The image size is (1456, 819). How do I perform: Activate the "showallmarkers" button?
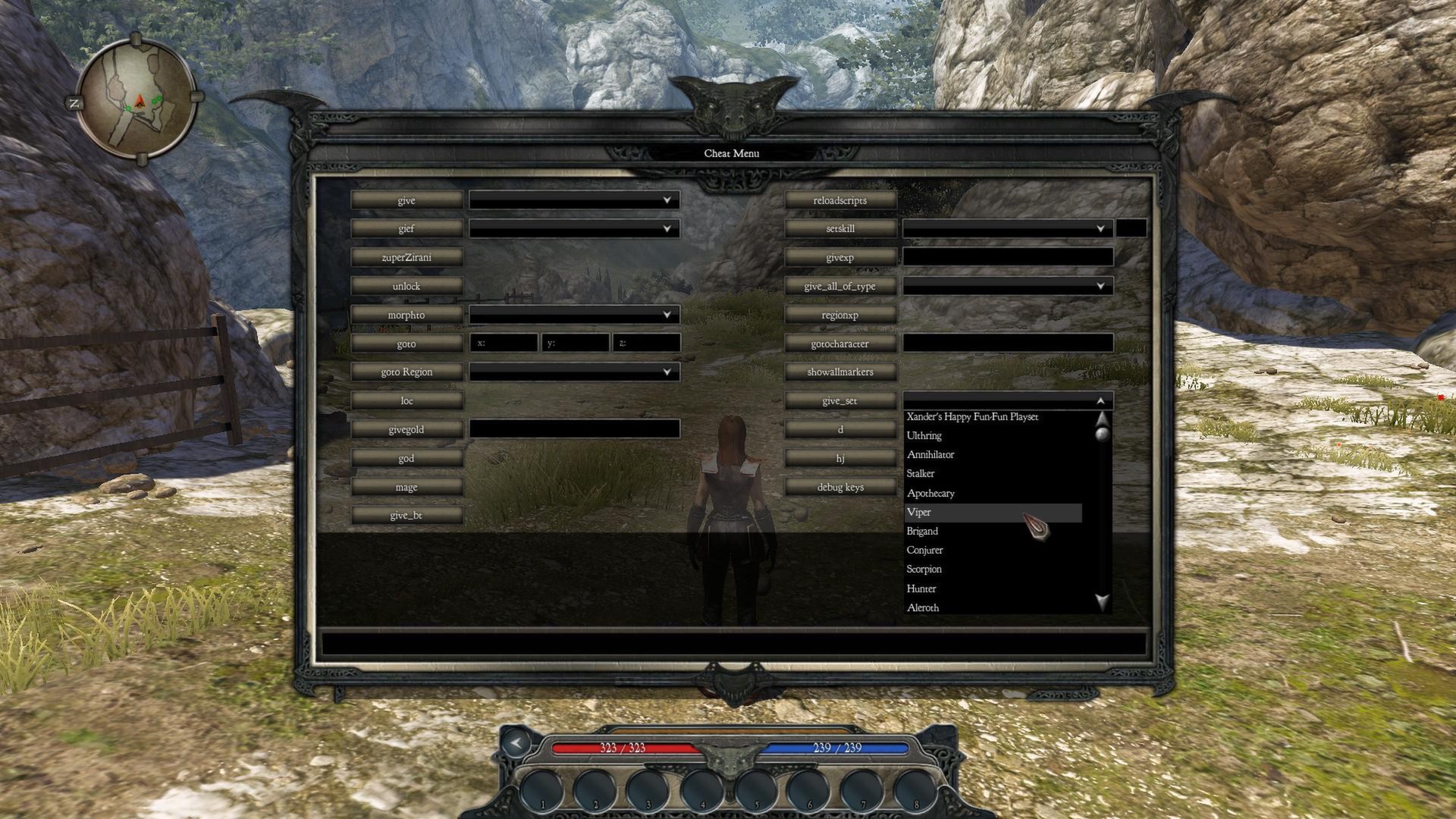[x=839, y=372]
